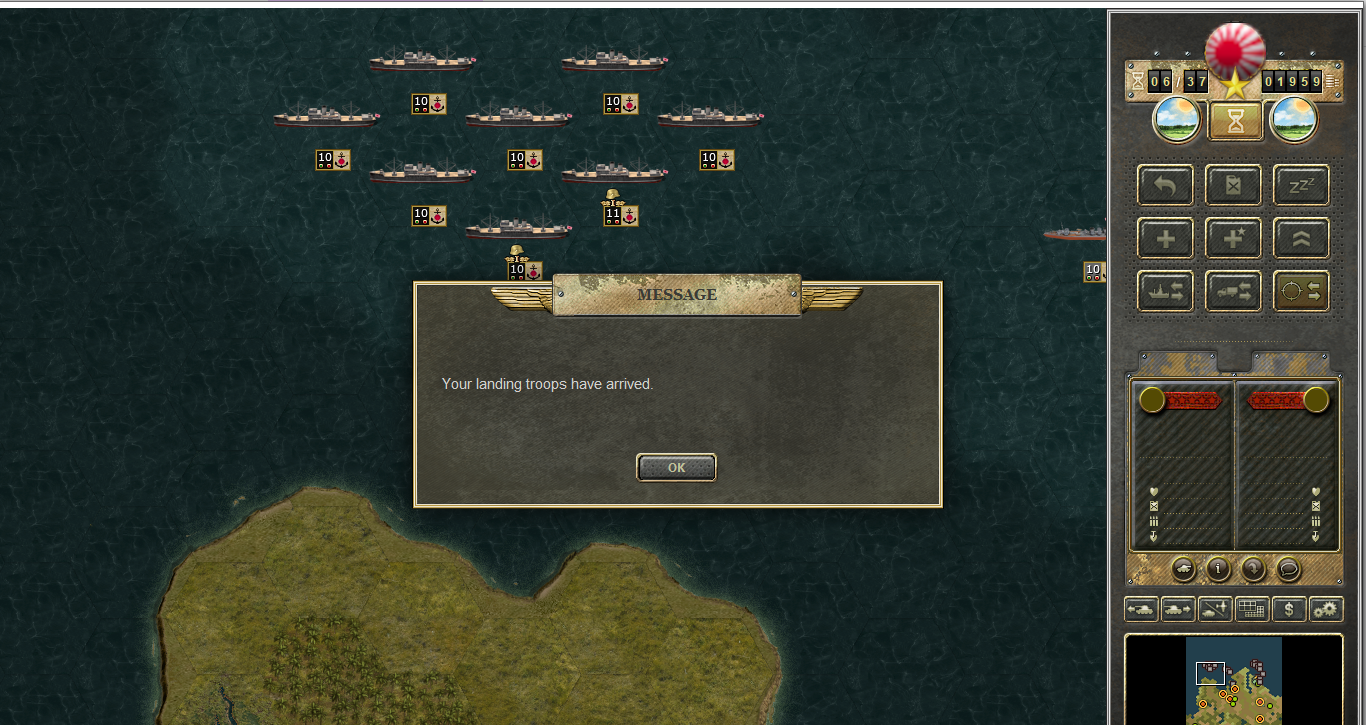1366x725 pixels.
Task: Use the plus-with-star elite replacements button
Action: pos(1233,239)
